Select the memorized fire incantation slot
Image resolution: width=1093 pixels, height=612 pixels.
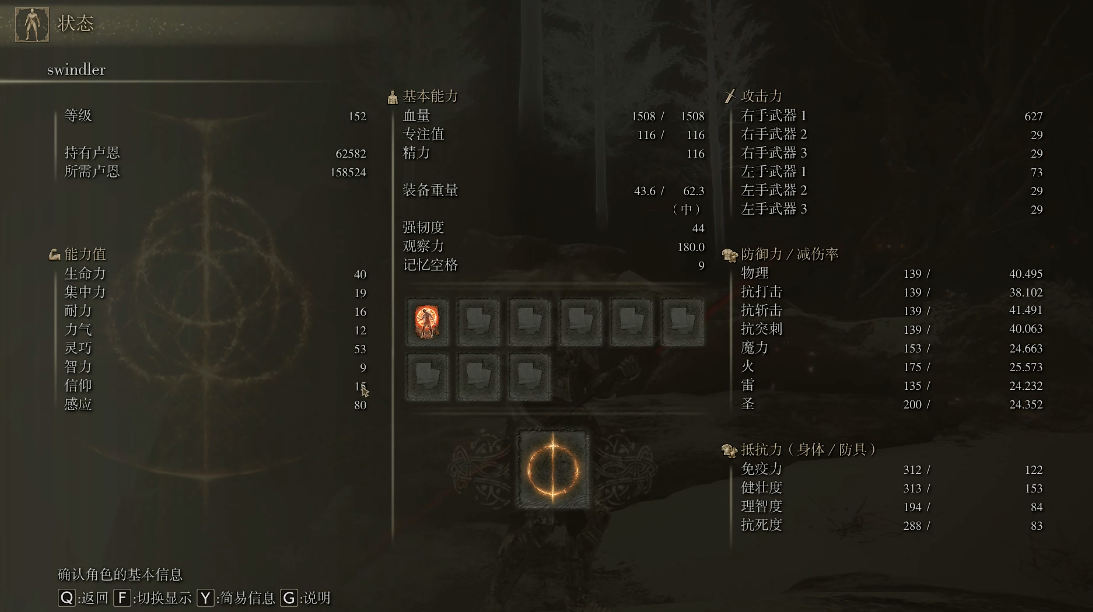427,322
